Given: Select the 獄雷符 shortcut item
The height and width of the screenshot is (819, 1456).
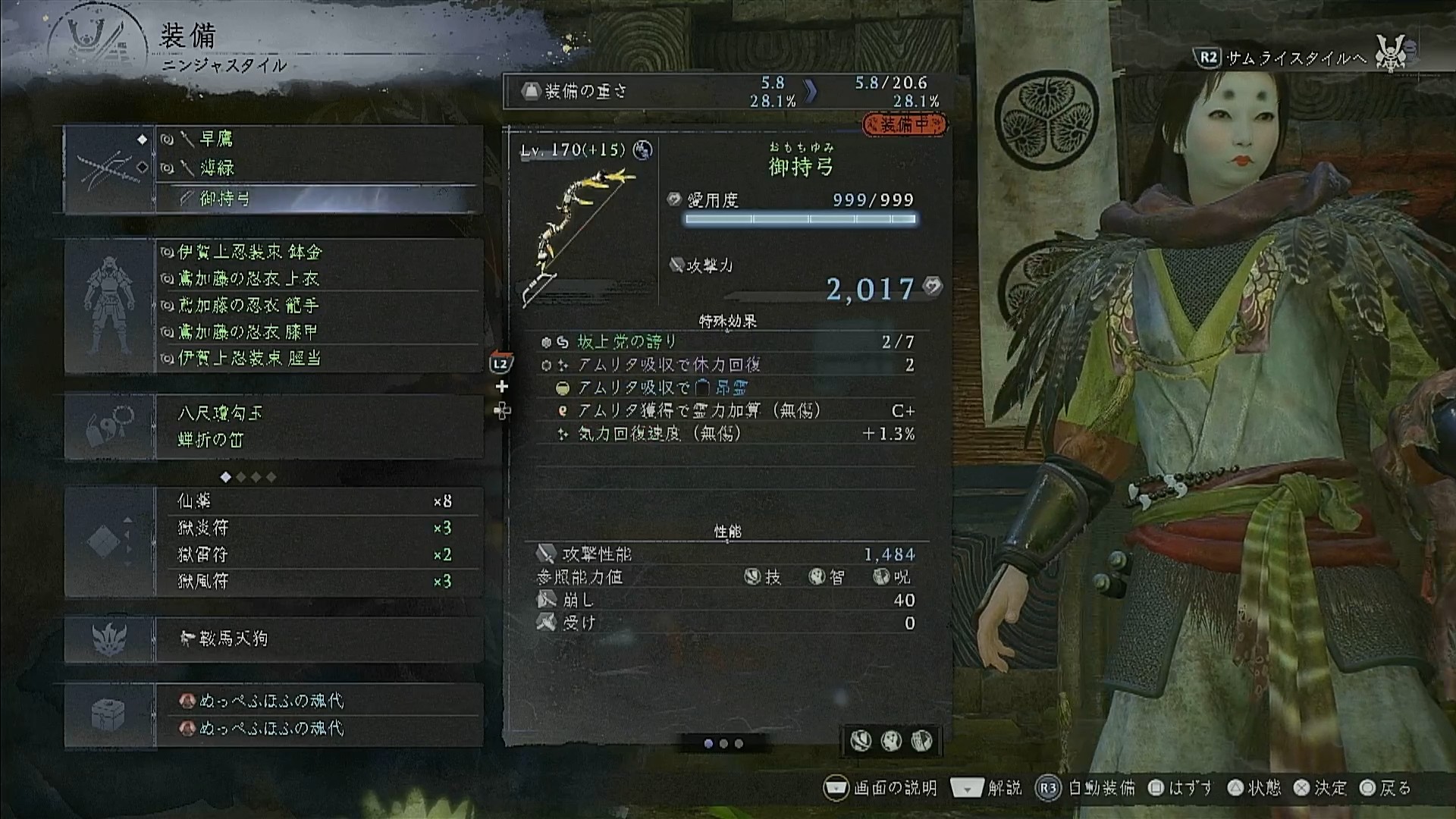Looking at the screenshot, I should point(318,554).
